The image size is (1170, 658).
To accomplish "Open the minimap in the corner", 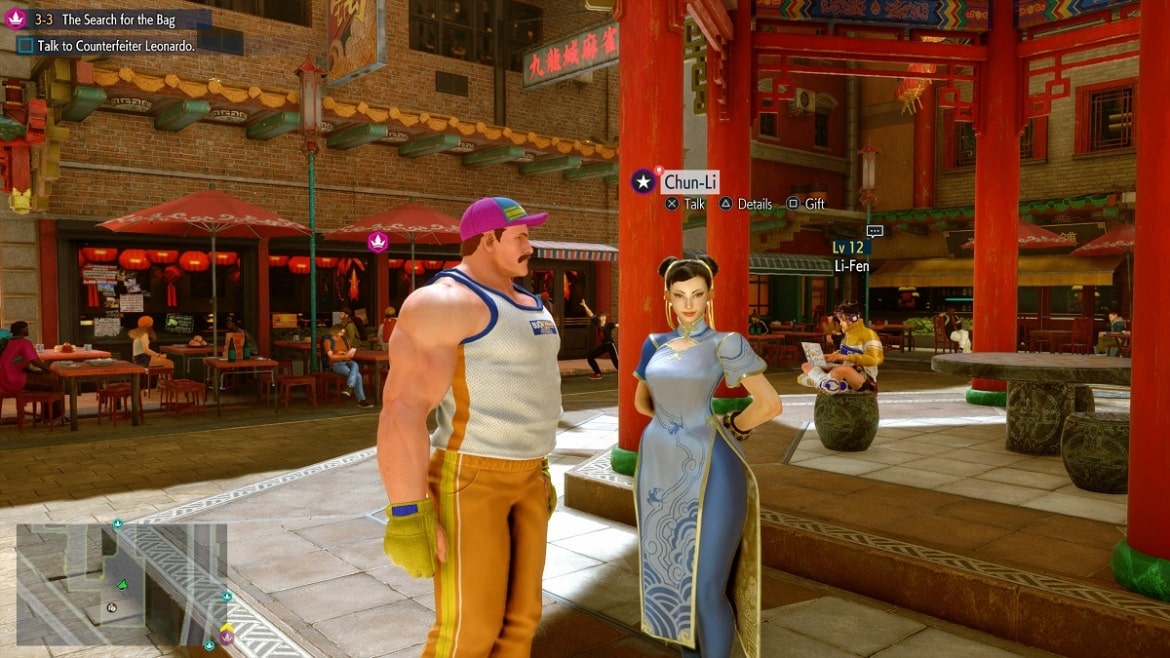I will click(x=122, y=583).
